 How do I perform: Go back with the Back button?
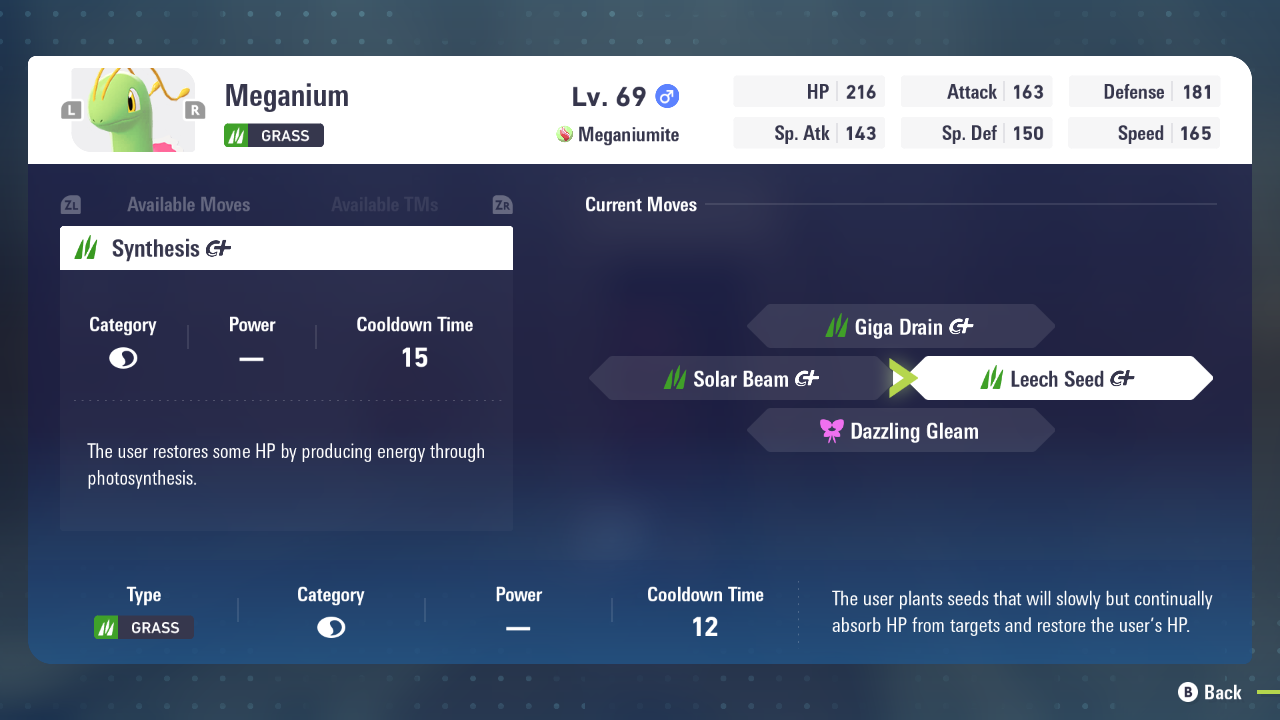coord(1210,692)
